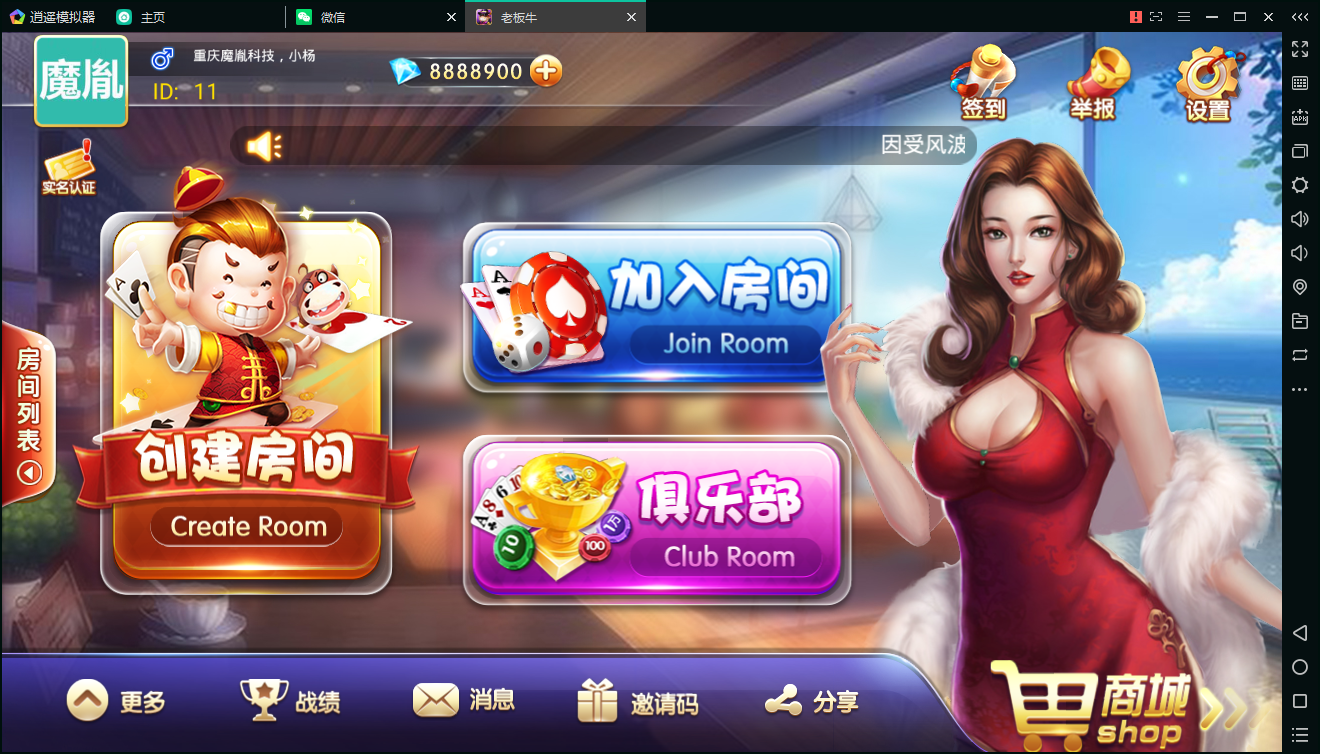Check 消息 messages via envelope icon
The height and width of the screenshot is (754, 1320).
[x=463, y=700]
